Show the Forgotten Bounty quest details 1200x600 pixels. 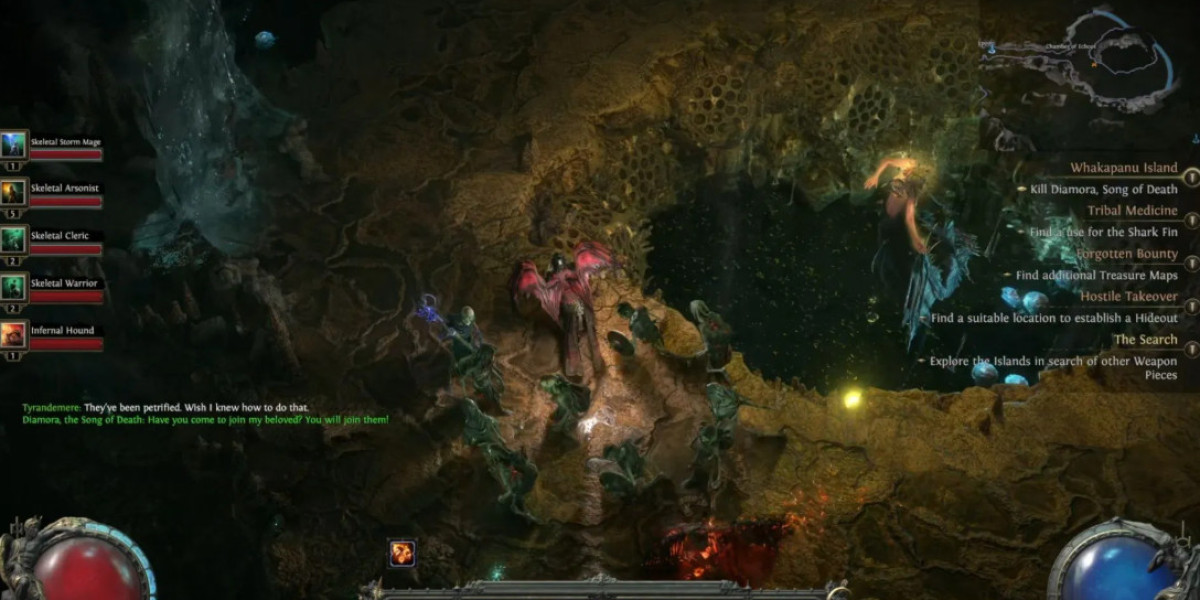click(1127, 254)
